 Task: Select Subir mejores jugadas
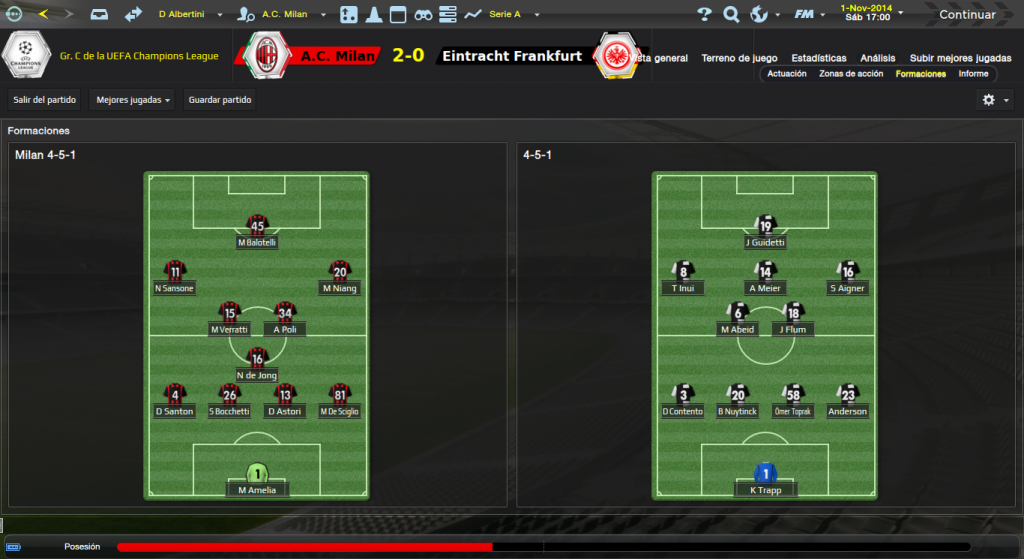pos(960,58)
